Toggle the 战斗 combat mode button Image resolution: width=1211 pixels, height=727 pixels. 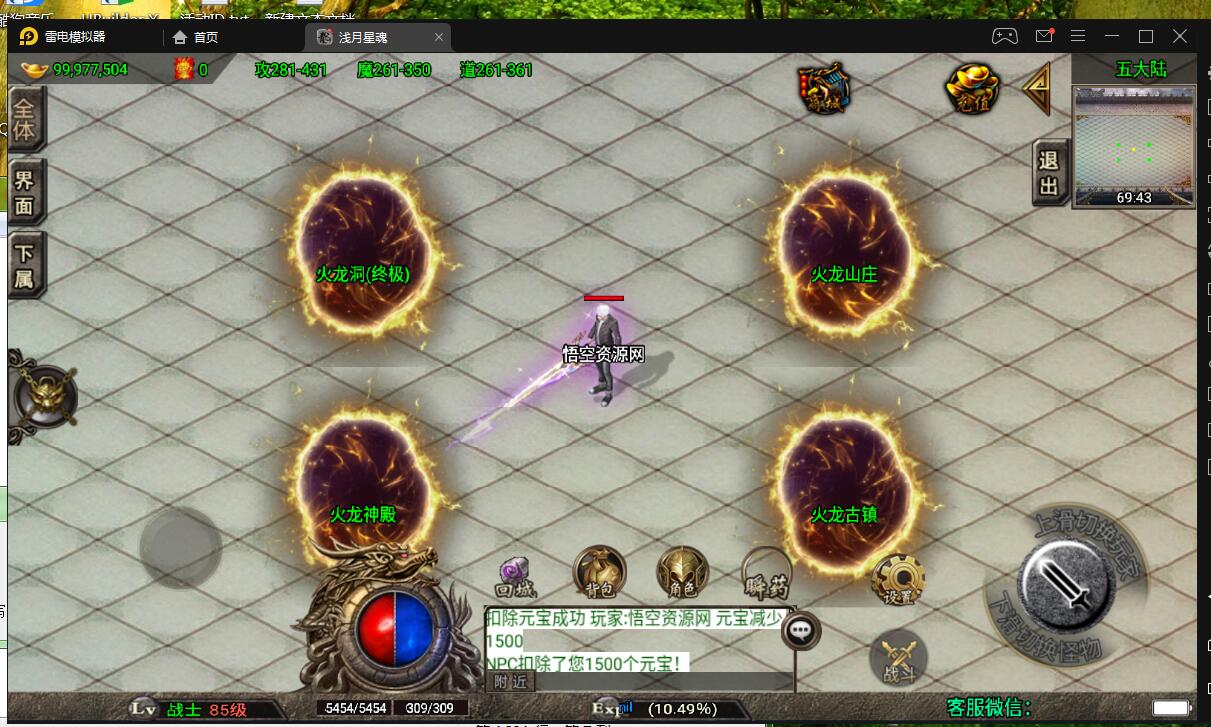(x=898, y=659)
